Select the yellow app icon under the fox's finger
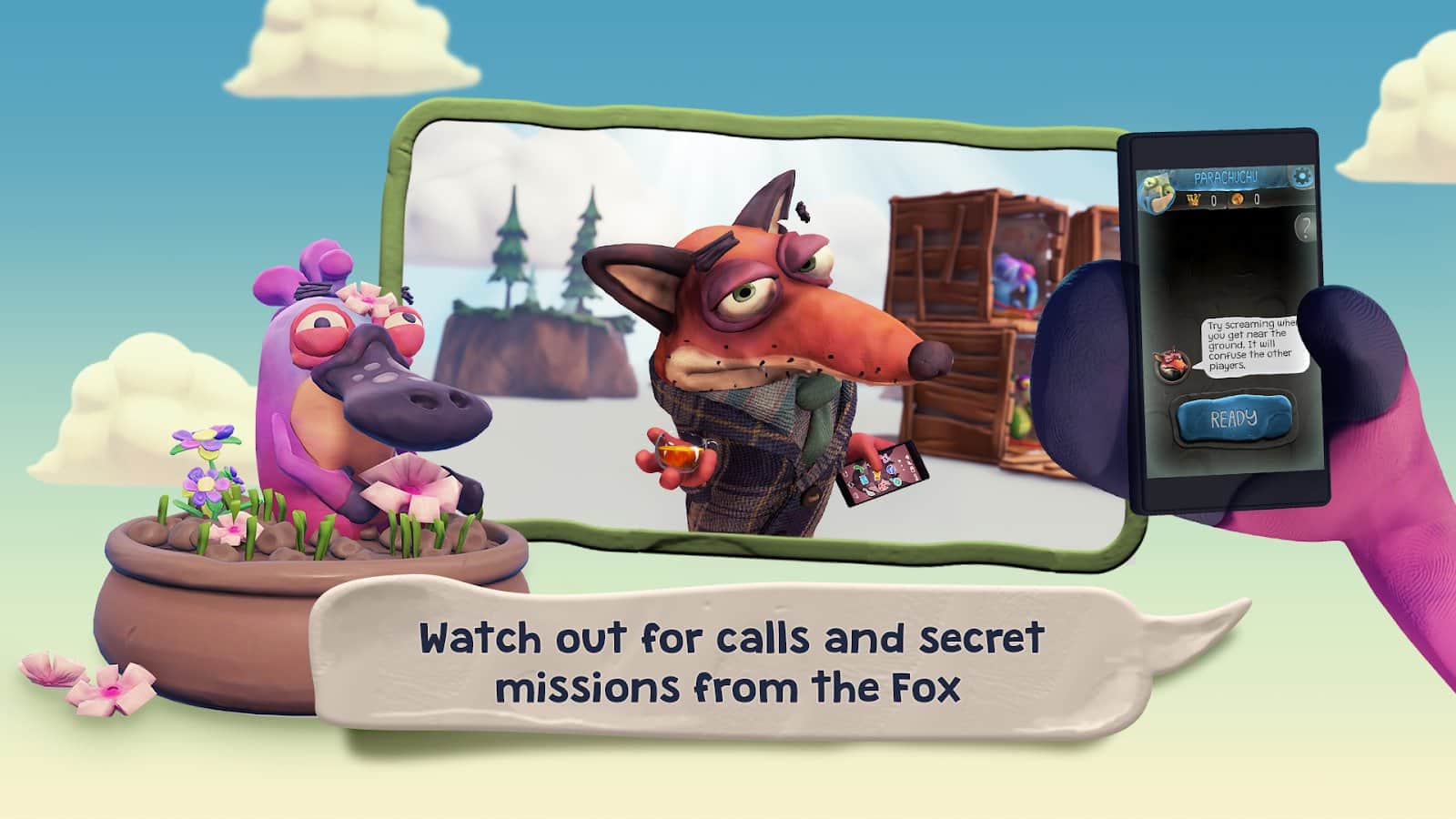 pyautogui.click(x=876, y=475)
